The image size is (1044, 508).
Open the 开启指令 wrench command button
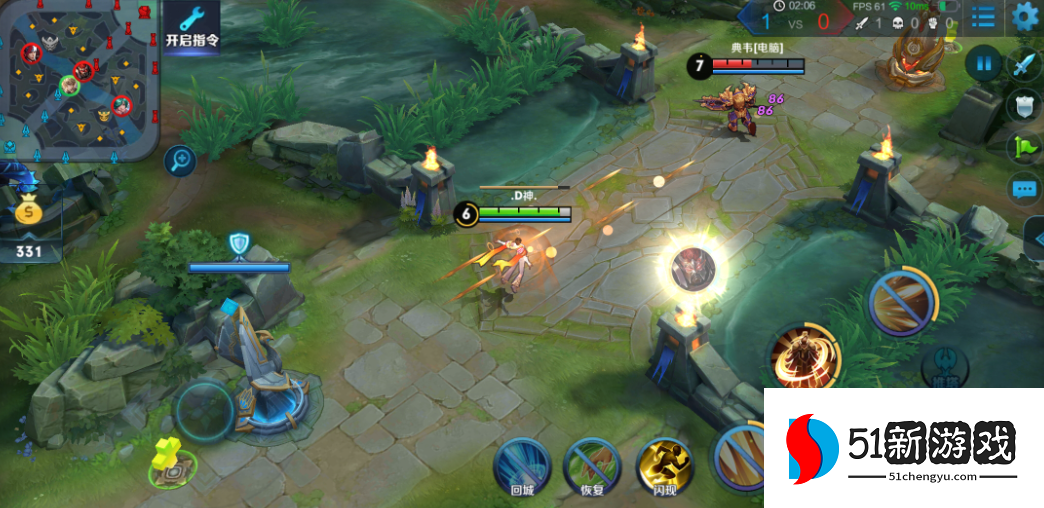pos(192,27)
